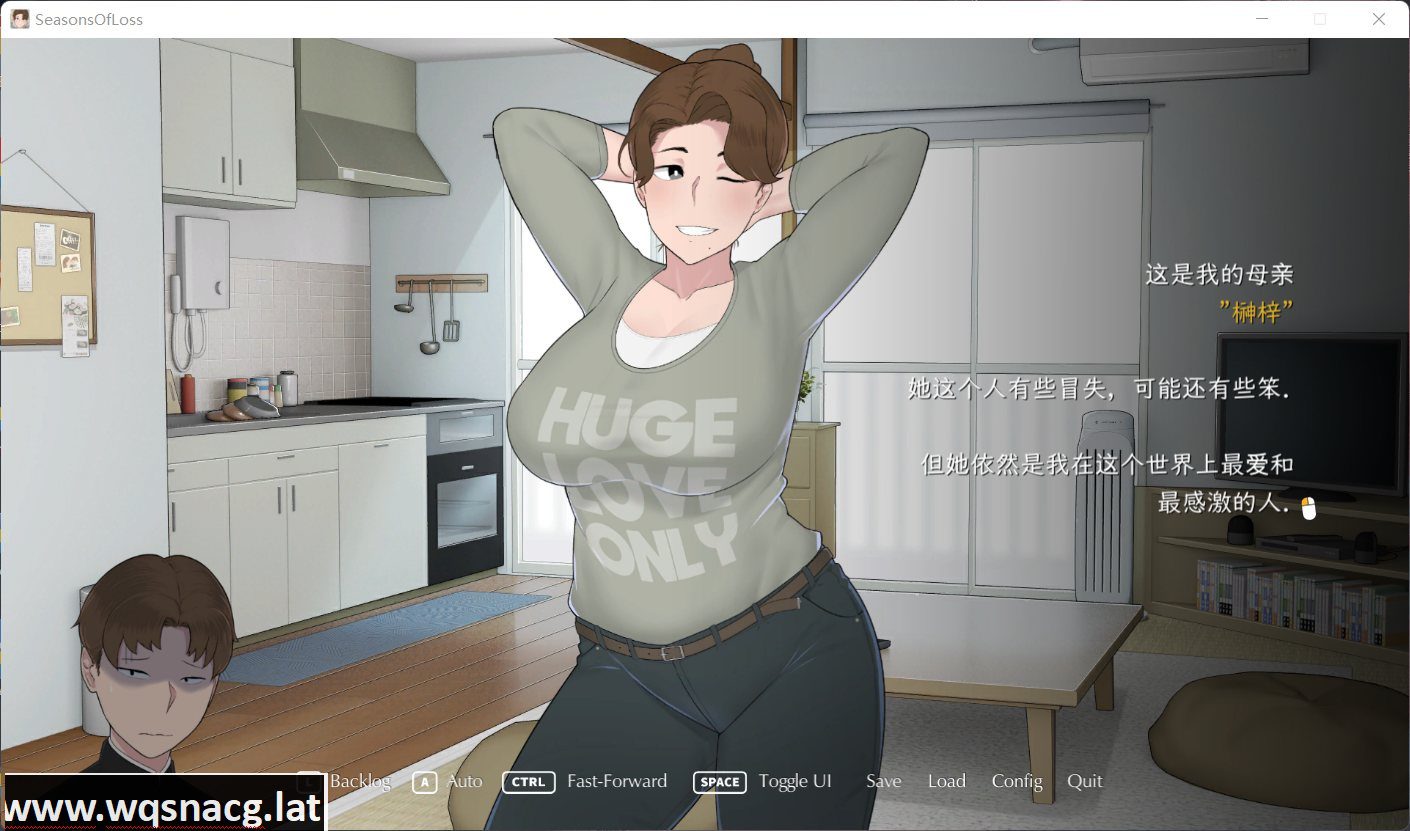1410x831 pixels.
Task: Save the current game progress
Action: [883, 782]
